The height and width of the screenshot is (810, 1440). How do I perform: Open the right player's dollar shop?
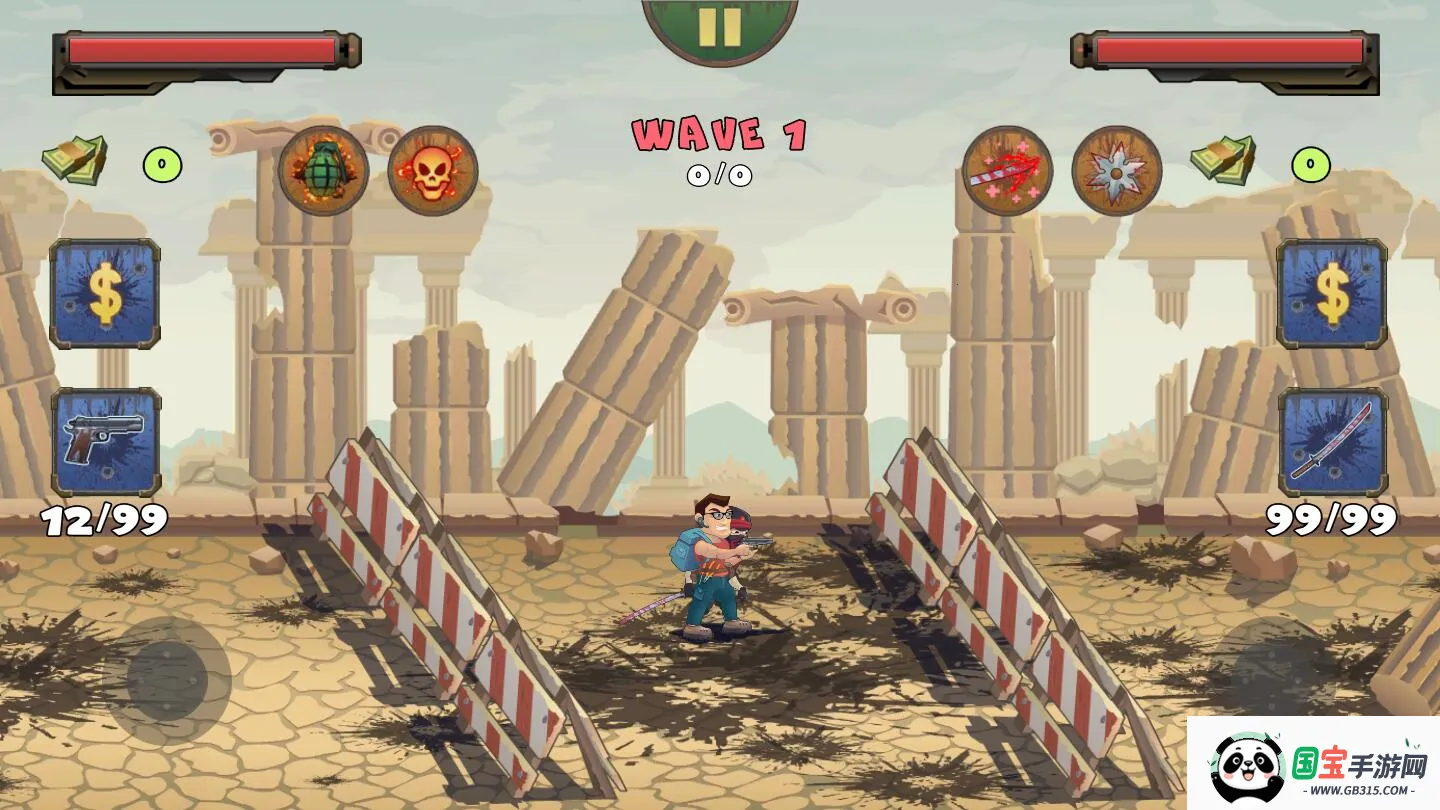click(x=1332, y=294)
